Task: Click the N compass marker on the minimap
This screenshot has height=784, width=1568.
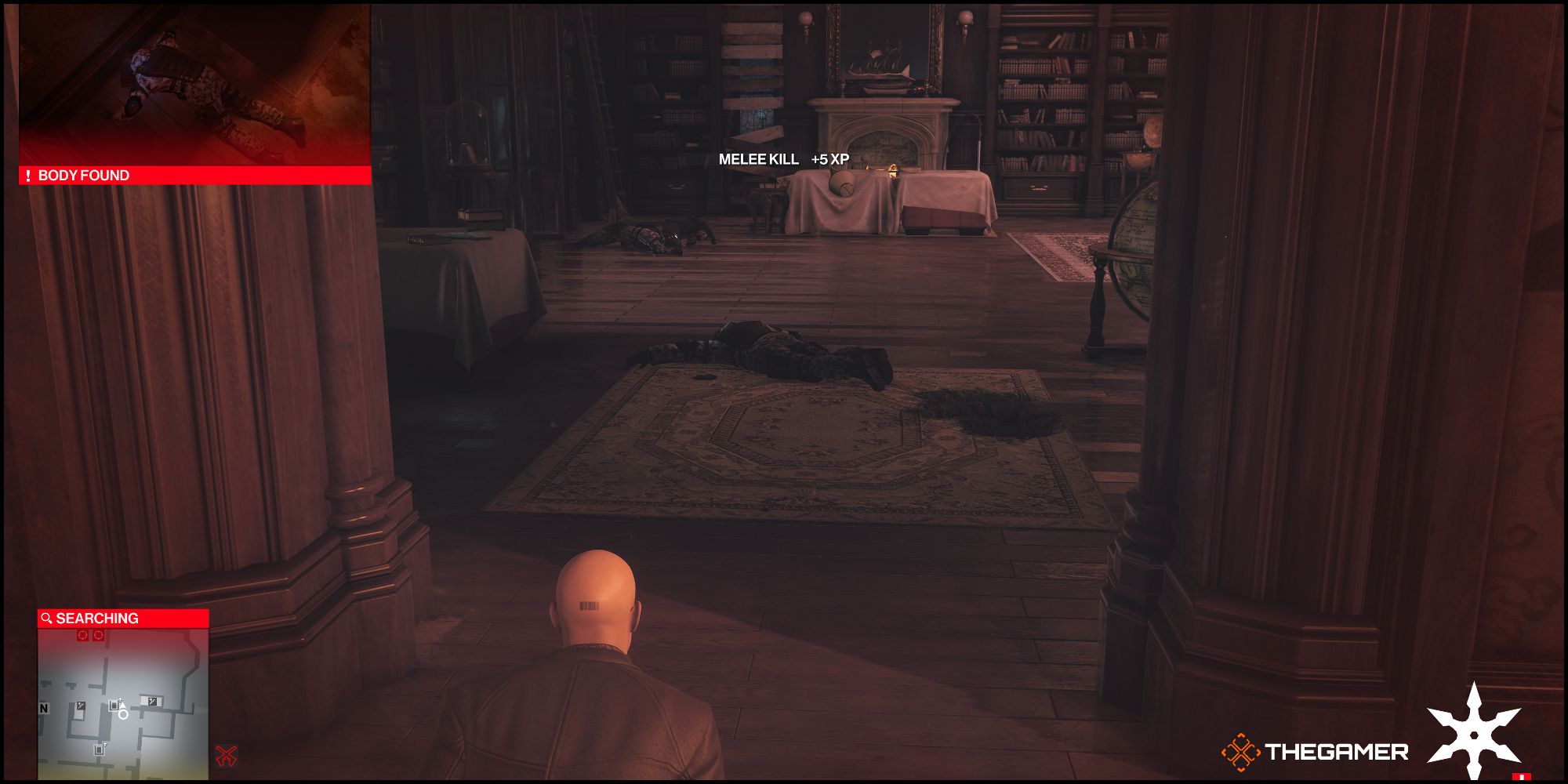Action: pos(44,707)
